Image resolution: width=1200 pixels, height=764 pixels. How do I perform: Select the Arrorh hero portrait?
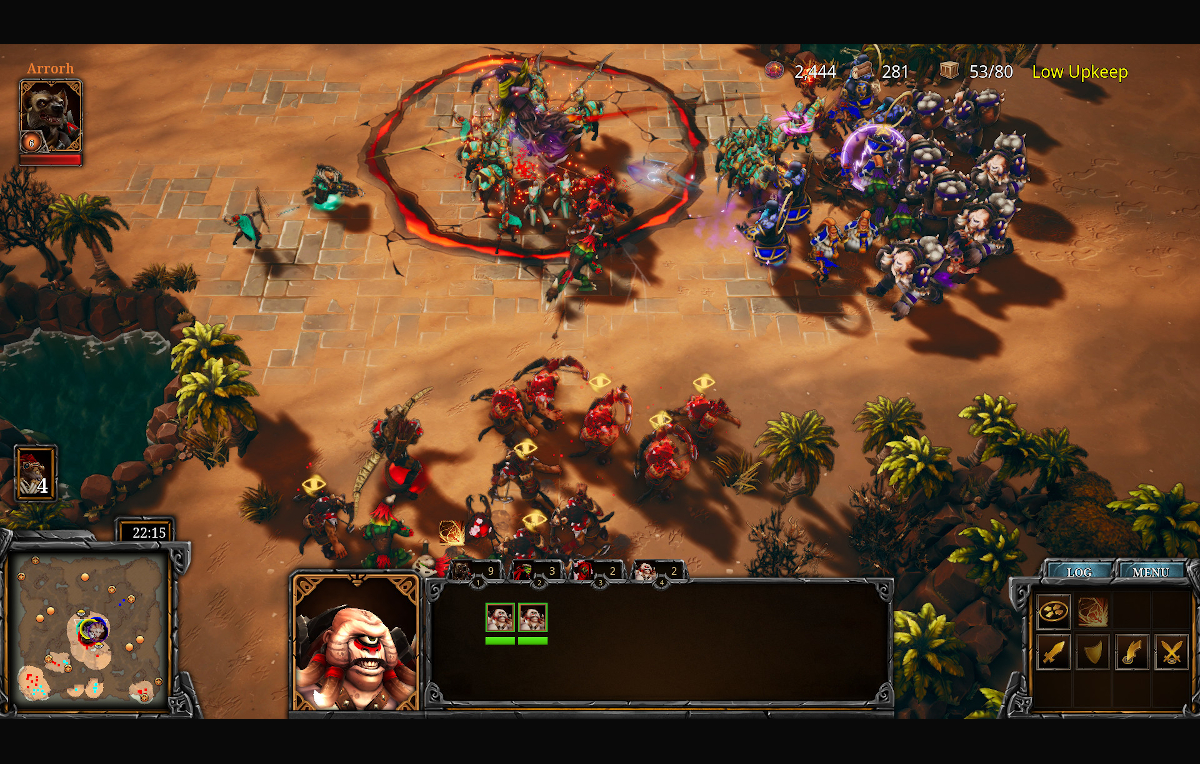(50, 116)
